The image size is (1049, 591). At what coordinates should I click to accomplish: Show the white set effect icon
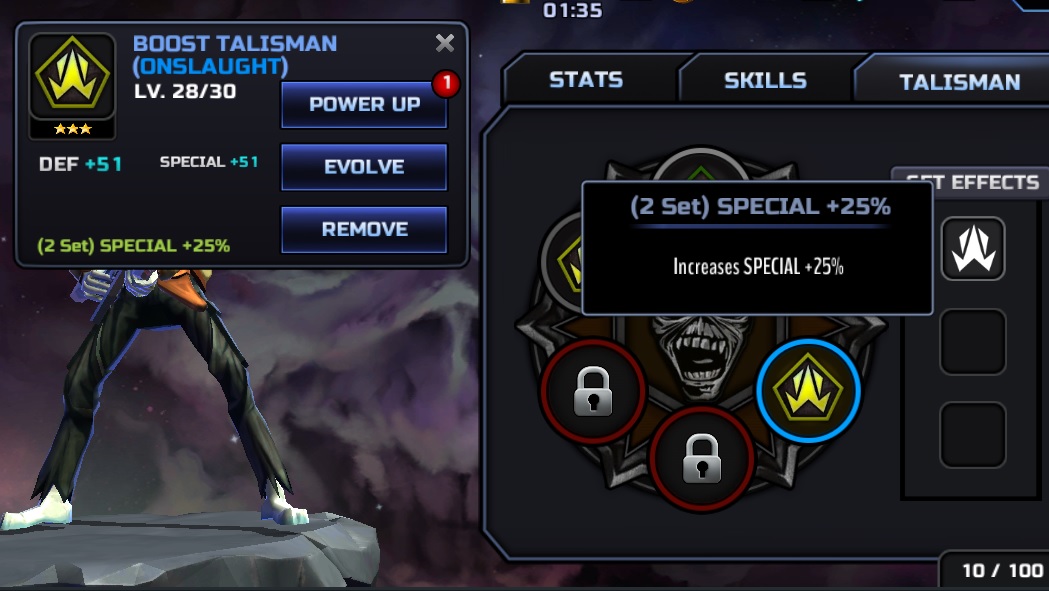click(973, 249)
